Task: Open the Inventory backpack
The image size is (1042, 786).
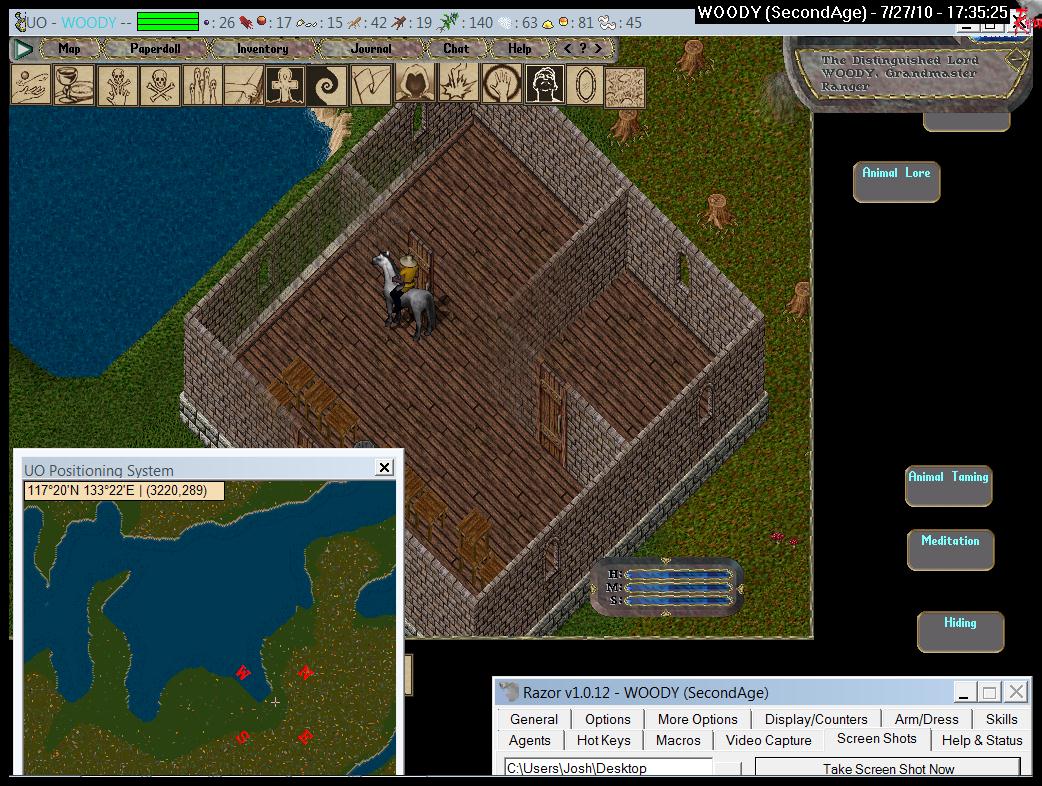Action: 262,48
